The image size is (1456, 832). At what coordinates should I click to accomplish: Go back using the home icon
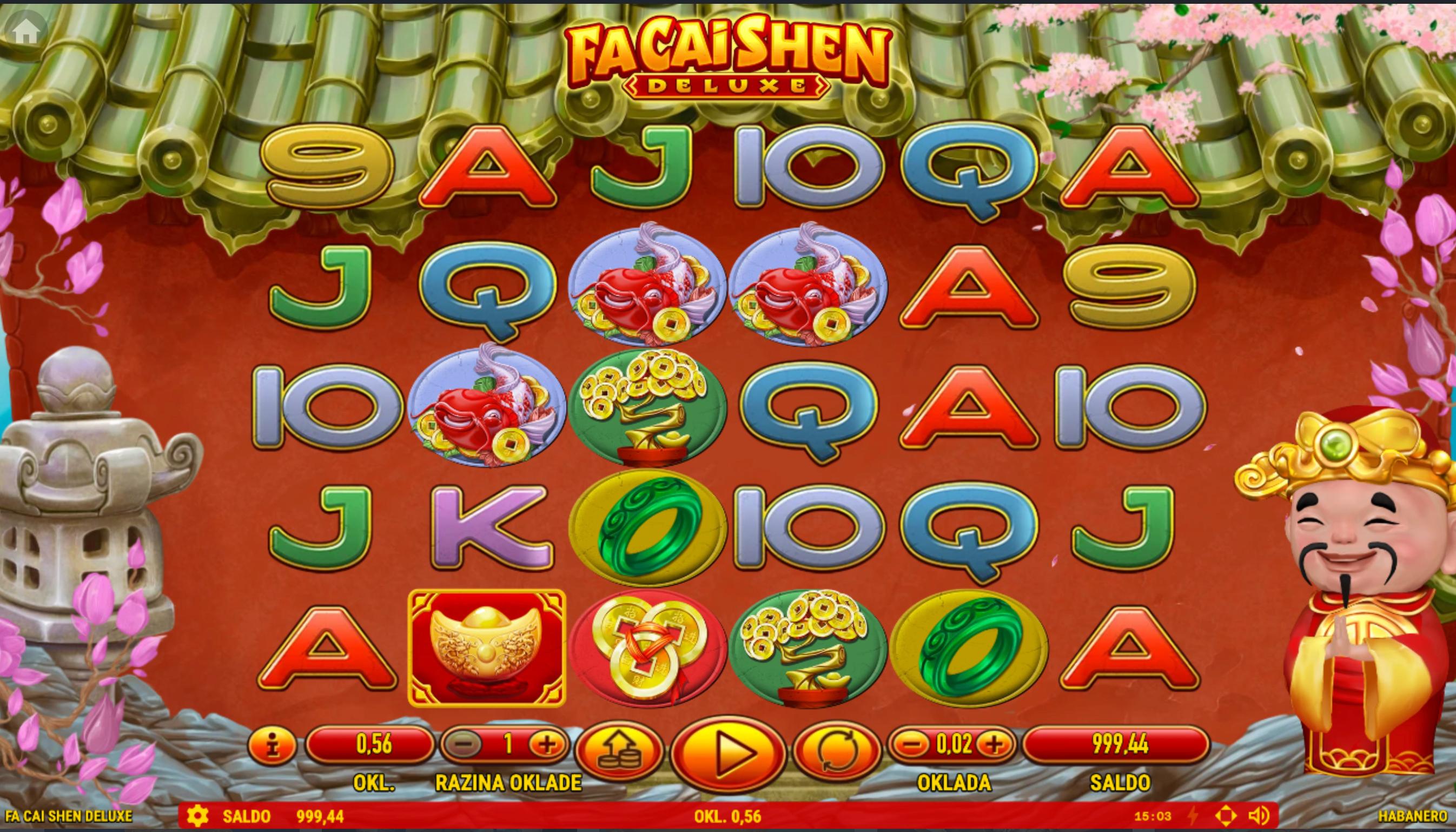click(x=26, y=31)
